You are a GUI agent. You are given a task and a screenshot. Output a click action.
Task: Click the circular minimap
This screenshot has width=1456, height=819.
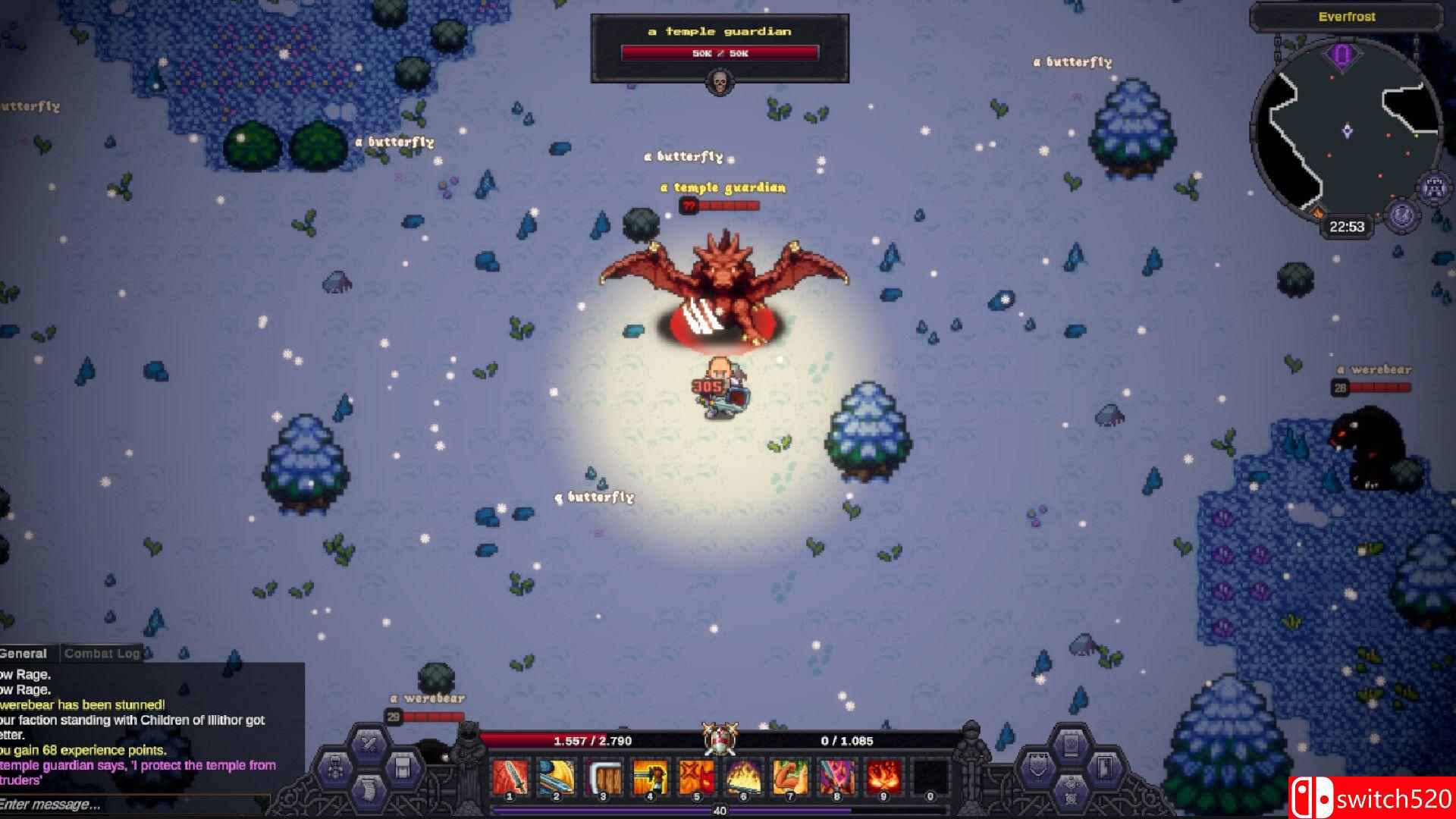coord(1346,133)
